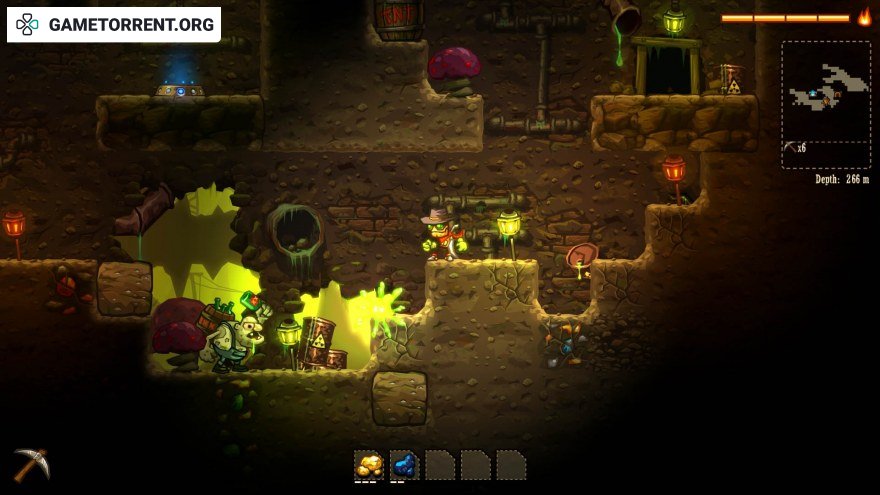Click the GAMETORRENT.ORG watermark logo
The image size is (880, 495).
tap(114, 24)
